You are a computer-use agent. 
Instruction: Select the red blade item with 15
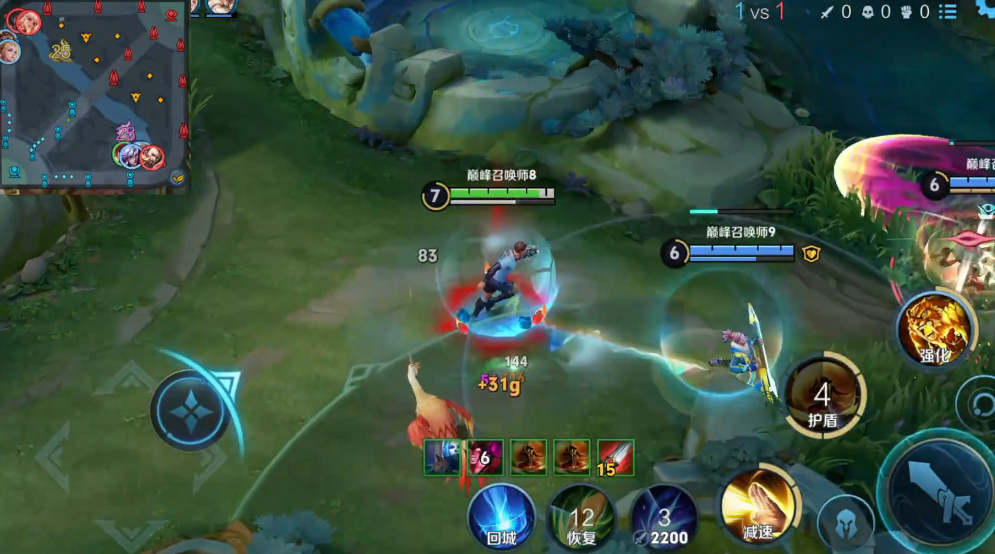(x=616, y=457)
